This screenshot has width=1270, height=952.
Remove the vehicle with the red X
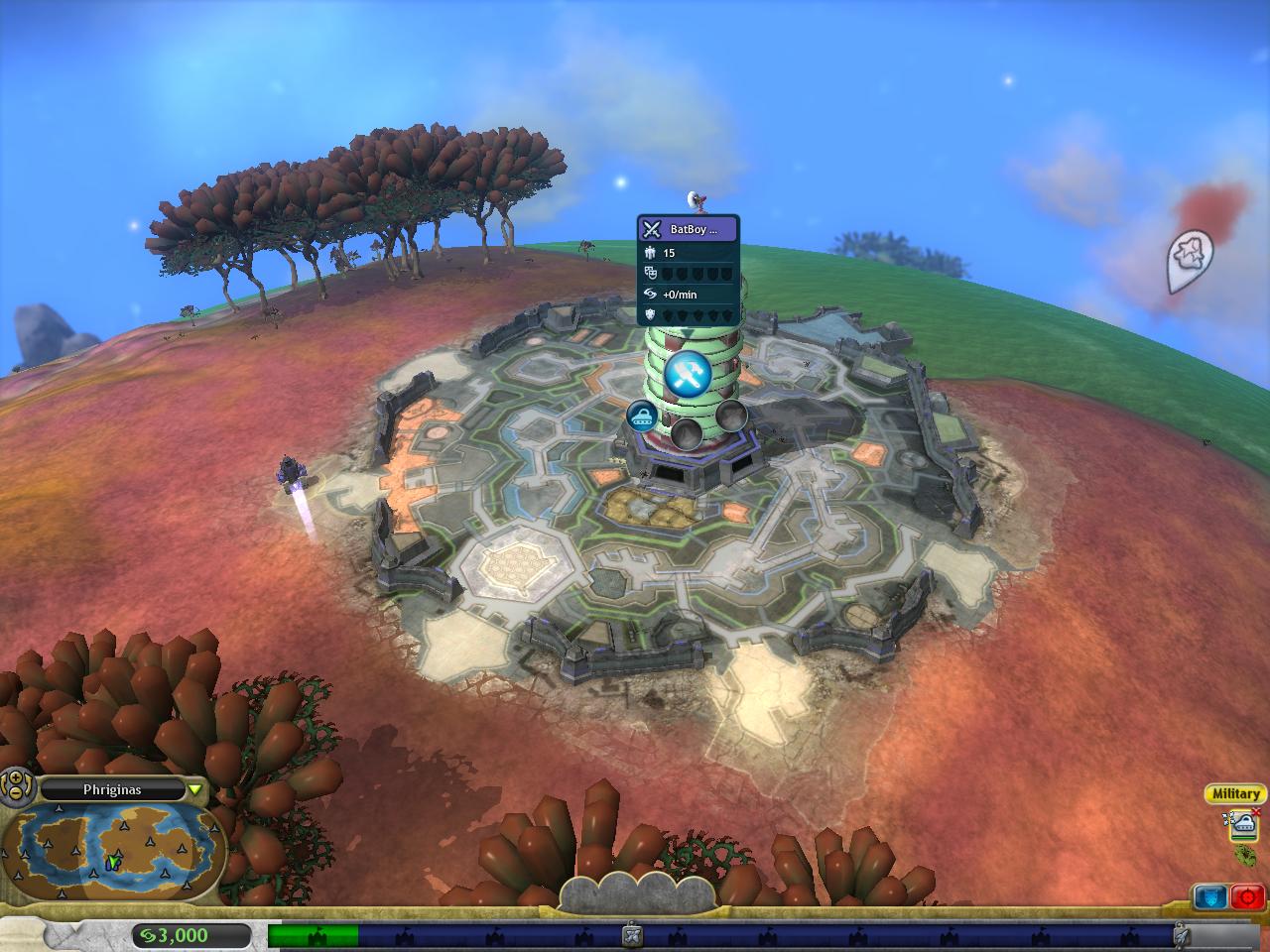(1255, 811)
